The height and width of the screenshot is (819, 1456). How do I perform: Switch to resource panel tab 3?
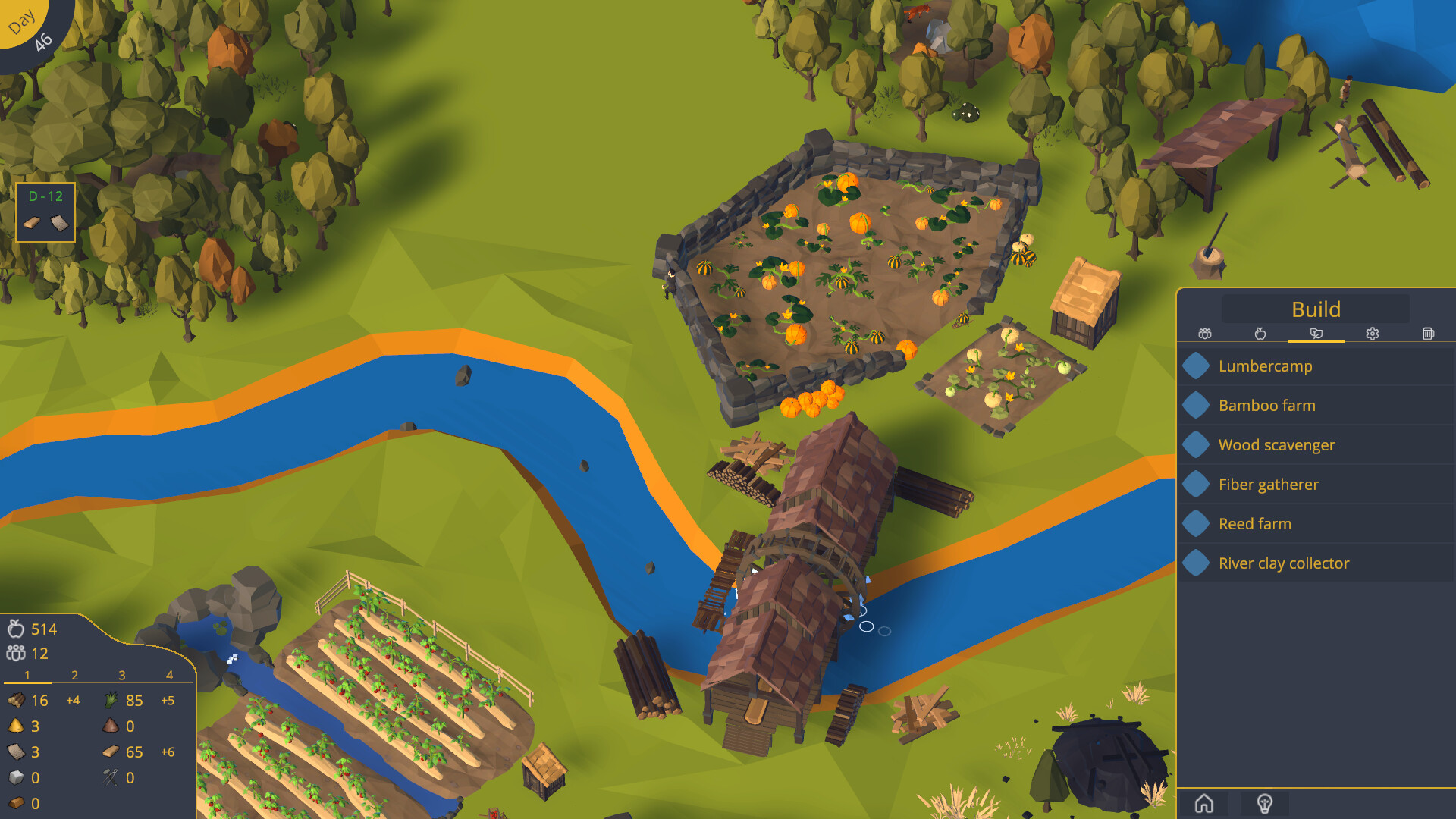tap(121, 674)
